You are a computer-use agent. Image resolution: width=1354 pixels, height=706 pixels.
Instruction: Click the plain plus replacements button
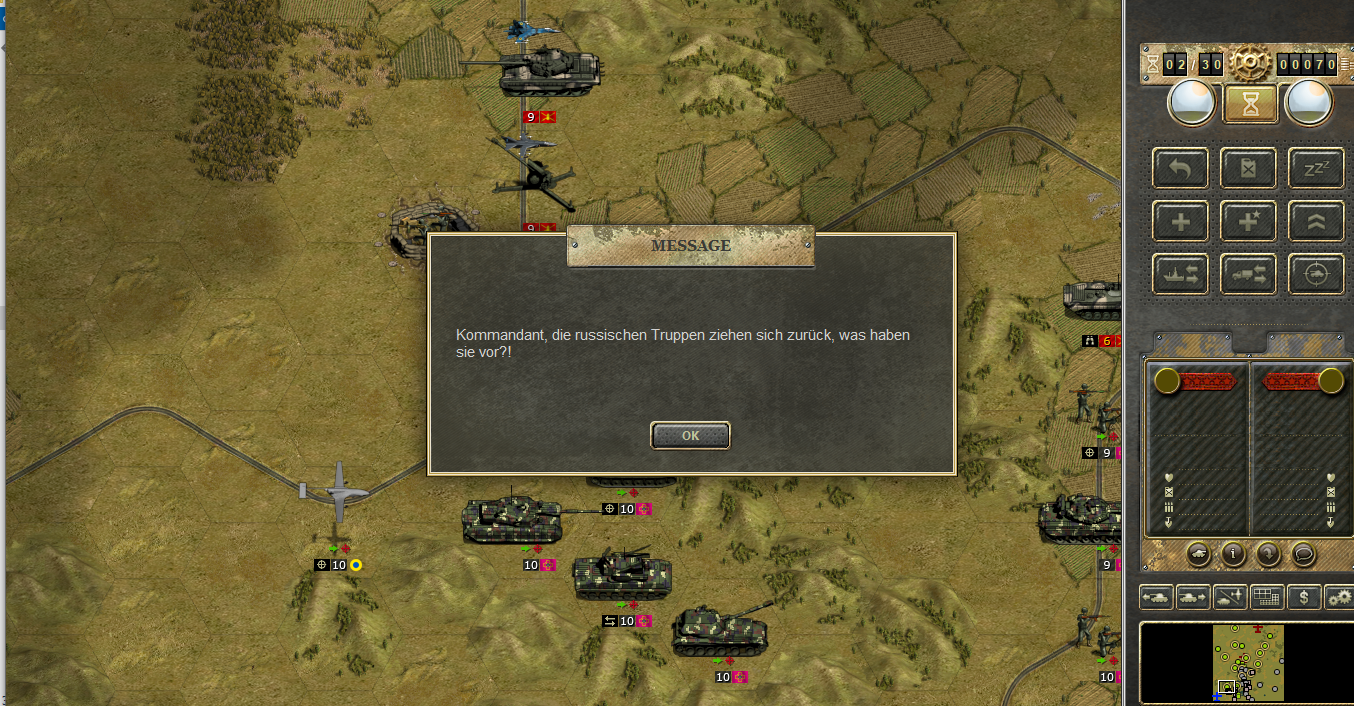pyautogui.click(x=1180, y=221)
